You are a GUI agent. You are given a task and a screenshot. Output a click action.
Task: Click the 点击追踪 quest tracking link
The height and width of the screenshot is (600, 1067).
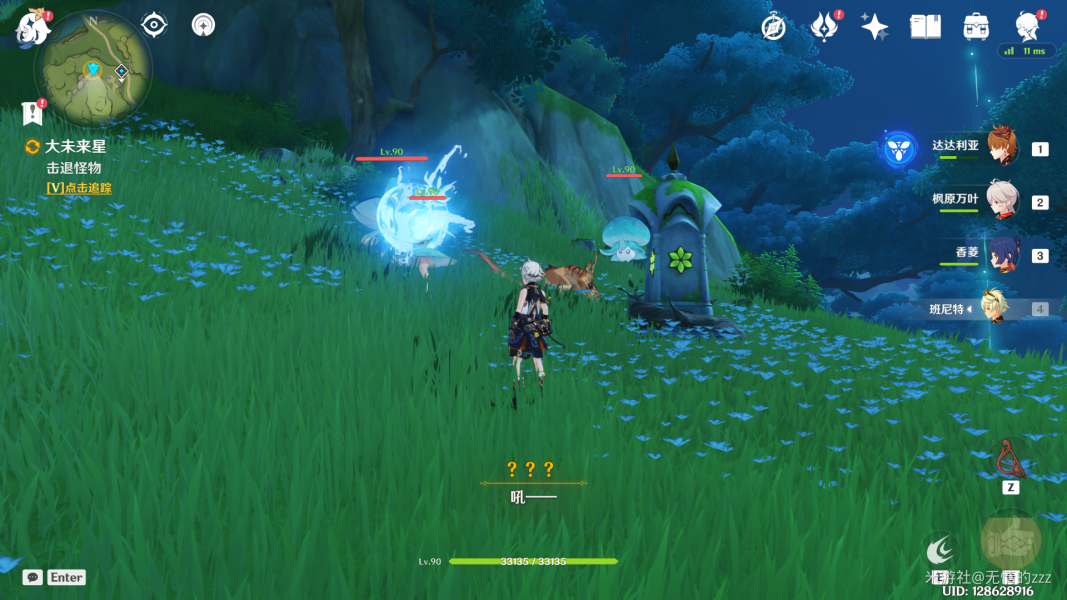click(79, 188)
